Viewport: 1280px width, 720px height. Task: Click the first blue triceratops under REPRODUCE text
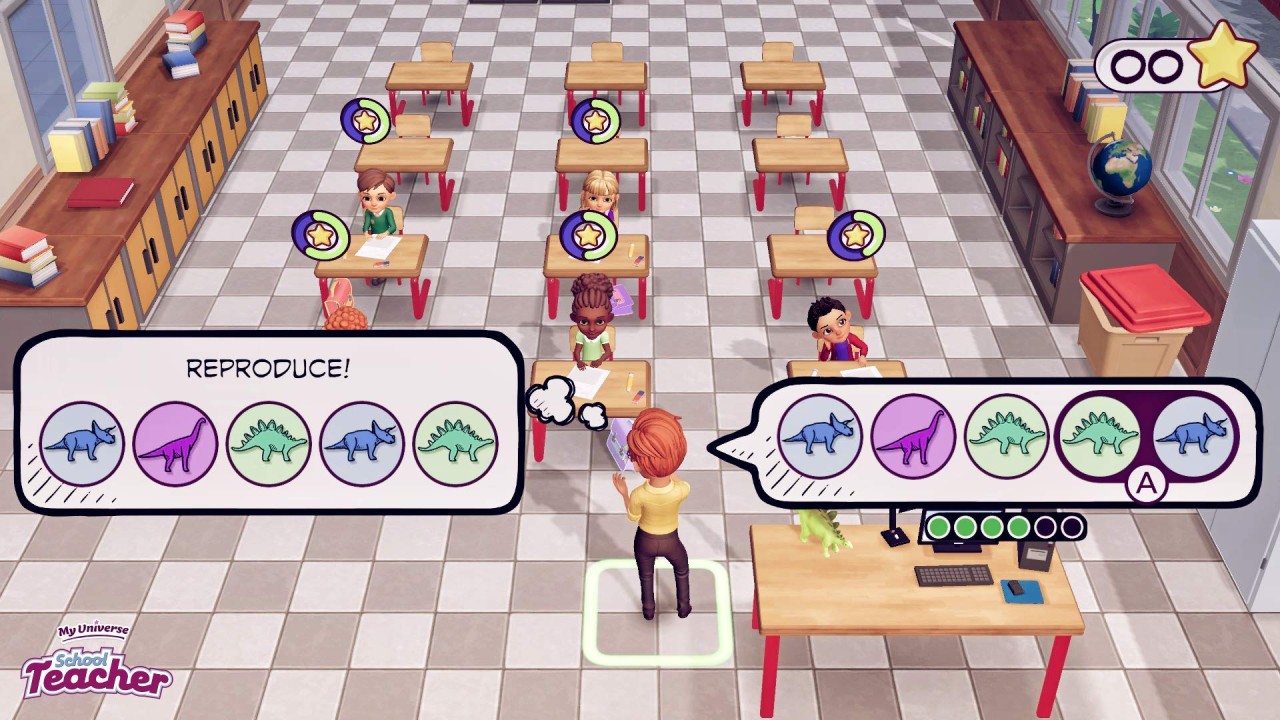click(x=82, y=440)
